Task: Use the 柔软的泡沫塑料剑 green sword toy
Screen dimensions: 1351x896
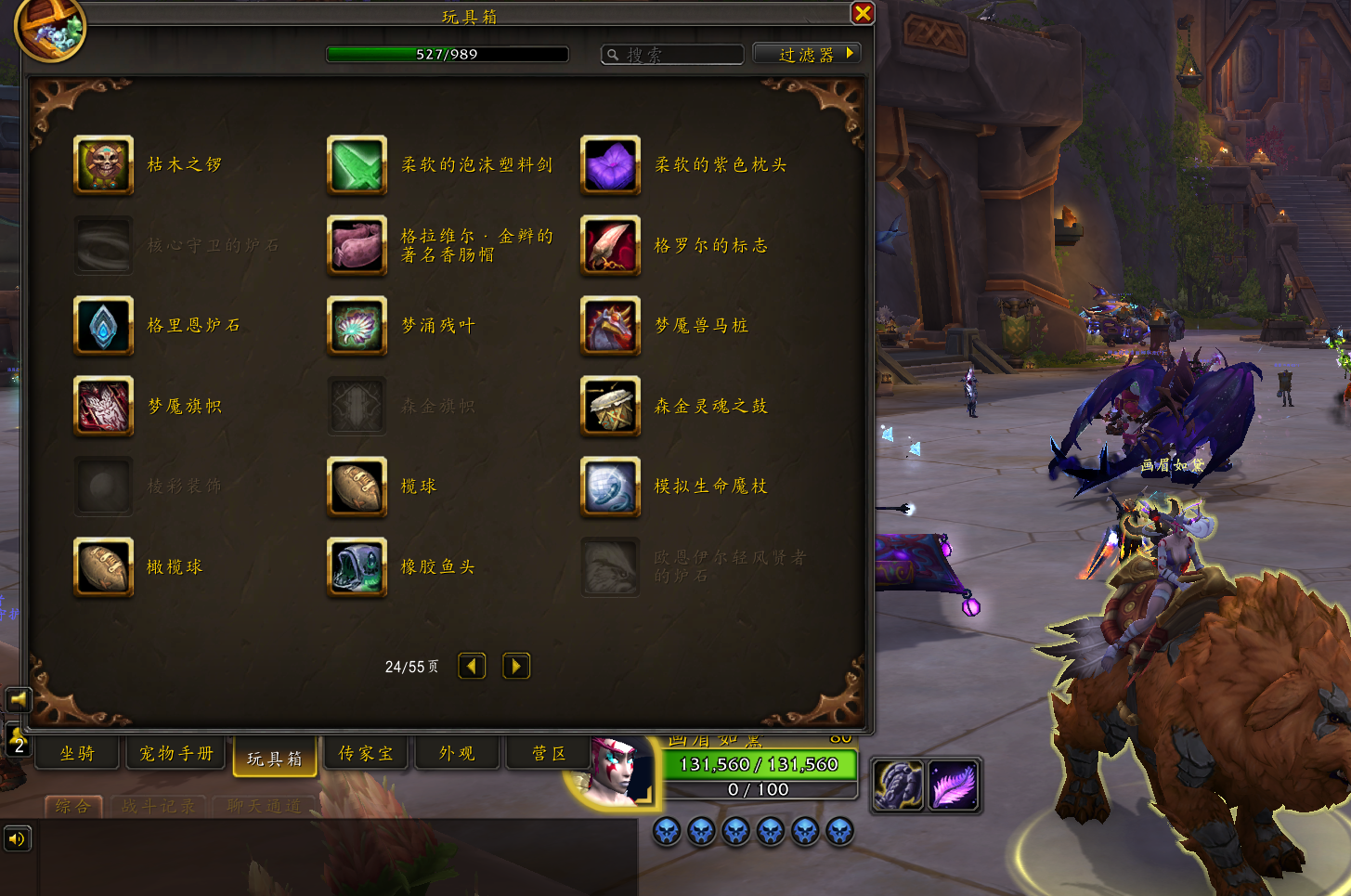Action: (x=357, y=165)
